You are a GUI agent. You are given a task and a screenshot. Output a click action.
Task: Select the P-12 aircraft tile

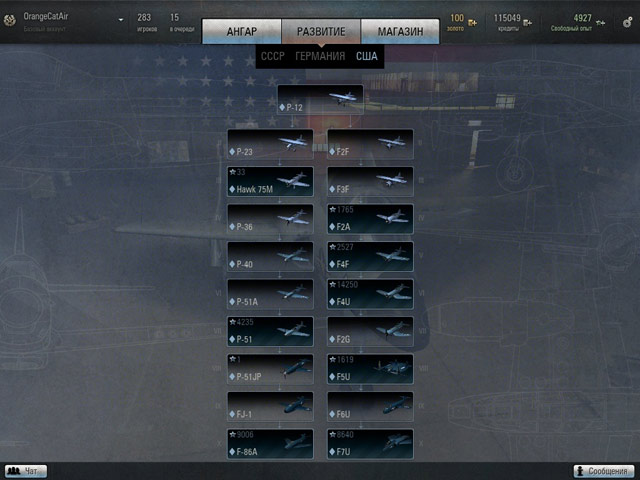(320, 99)
